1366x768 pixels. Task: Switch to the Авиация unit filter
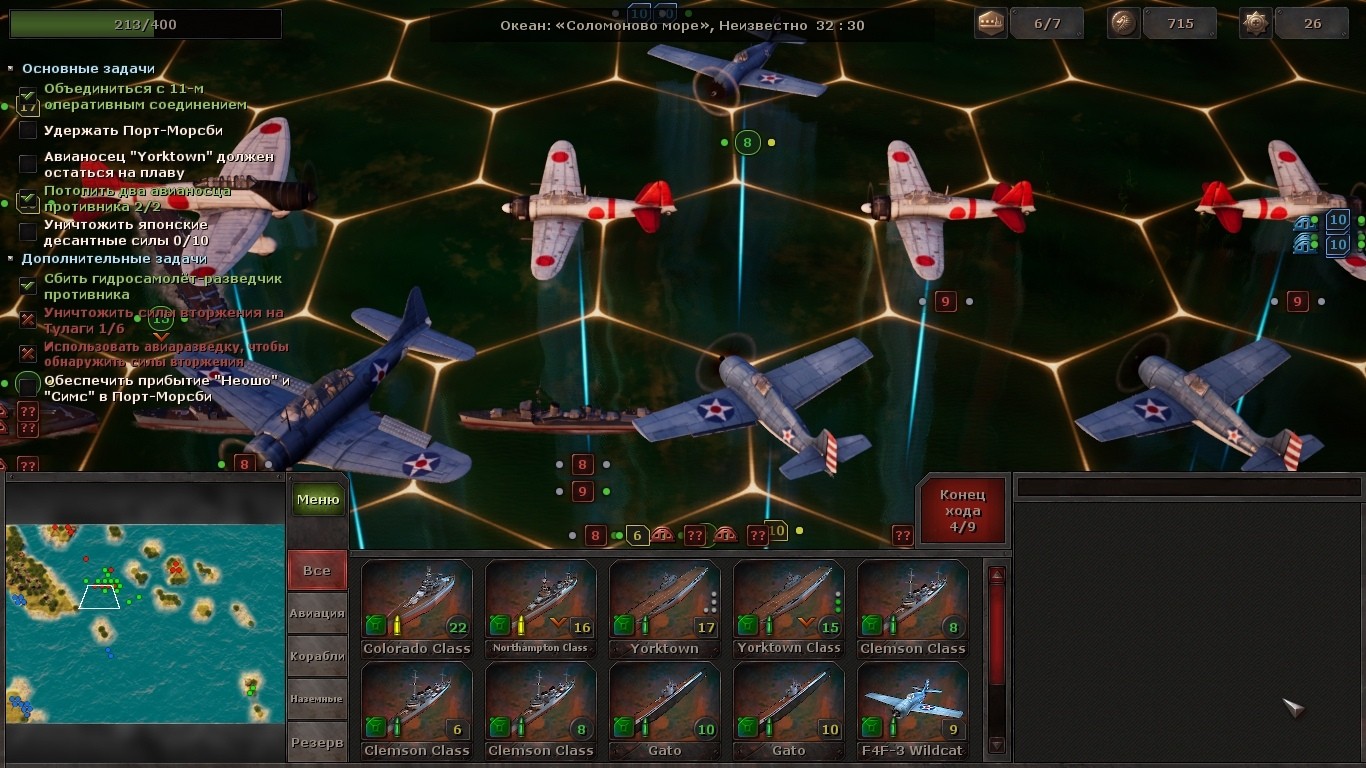[317, 613]
